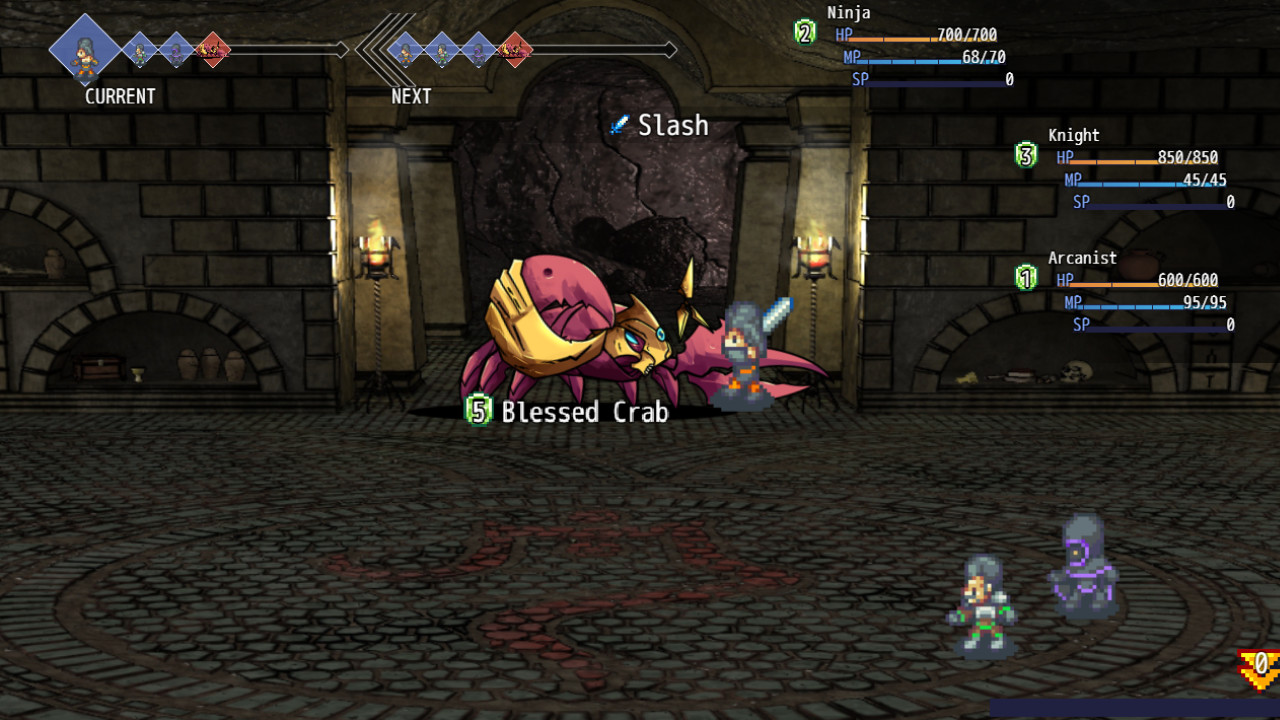Image resolution: width=1280 pixels, height=720 pixels.
Task: Click the red enemy diamond in the turn order
Action: [x=213, y=47]
